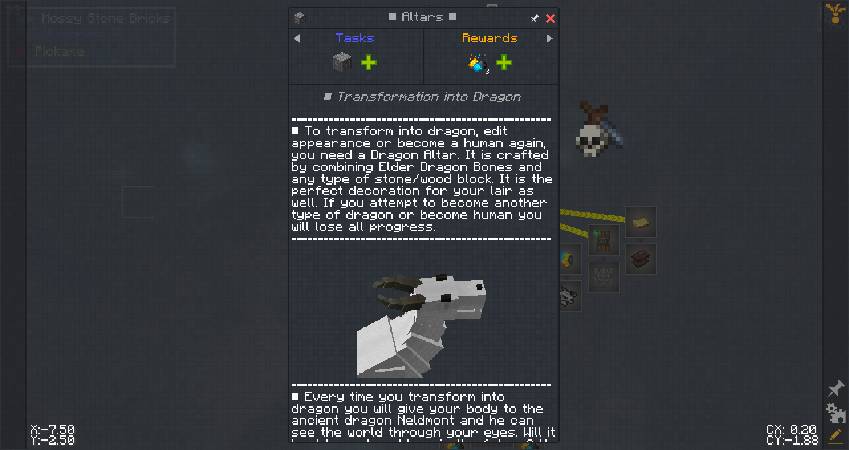Add a new reward with green plus
Screen dimensions: 849x450
point(504,63)
